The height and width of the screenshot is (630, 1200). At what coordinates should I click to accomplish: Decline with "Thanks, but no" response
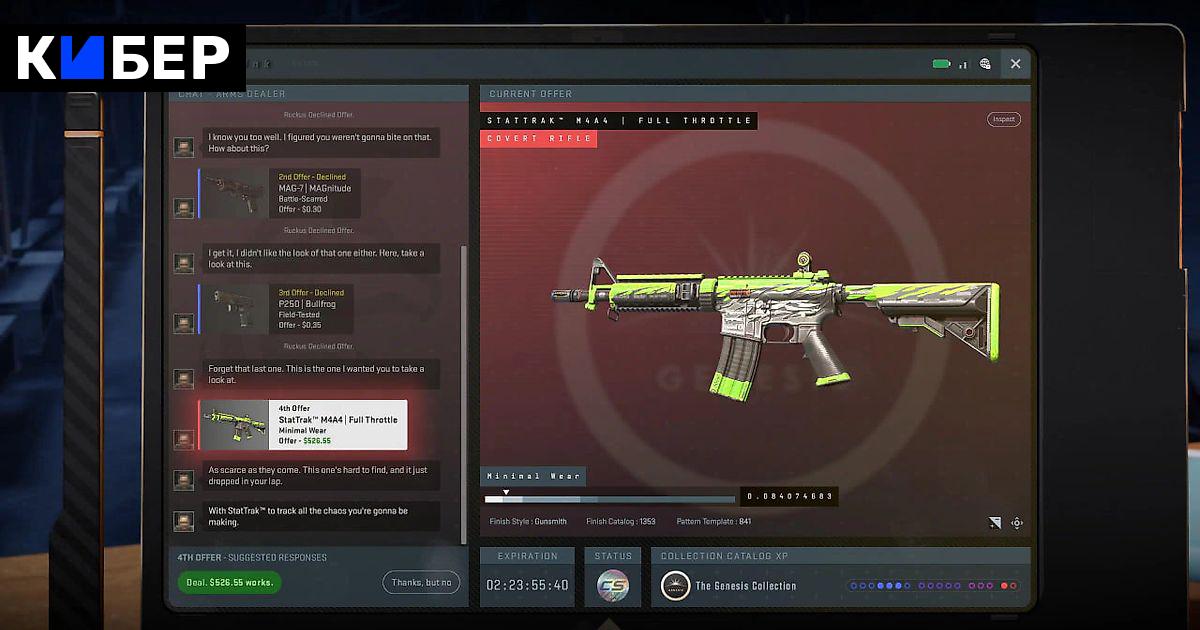tap(421, 582)
